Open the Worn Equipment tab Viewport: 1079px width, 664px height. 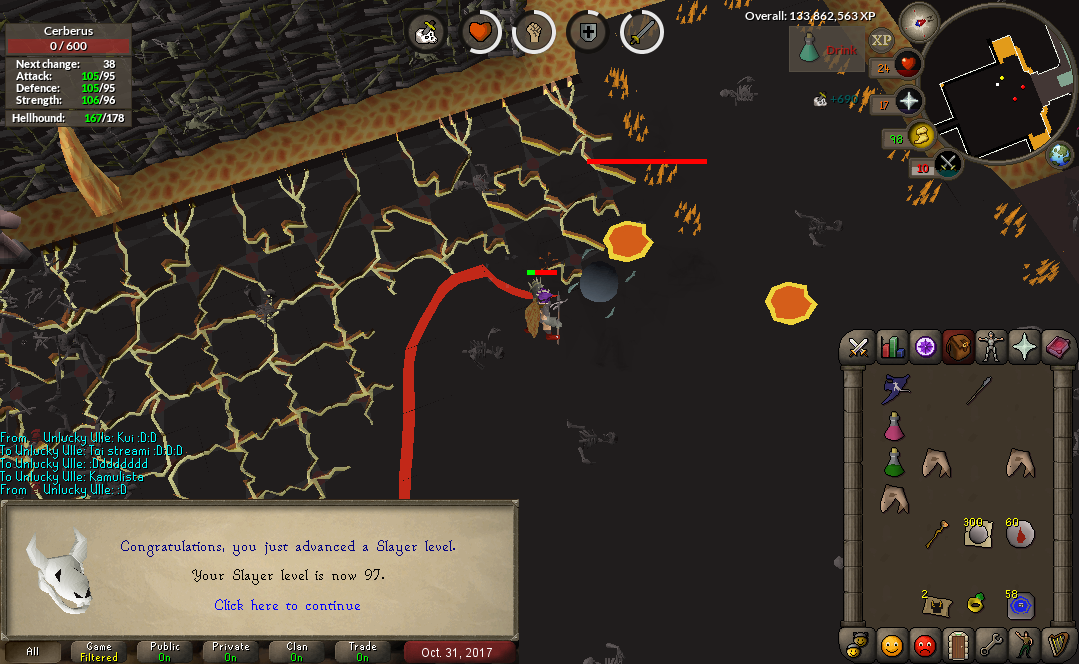click(x=990, y=348)
